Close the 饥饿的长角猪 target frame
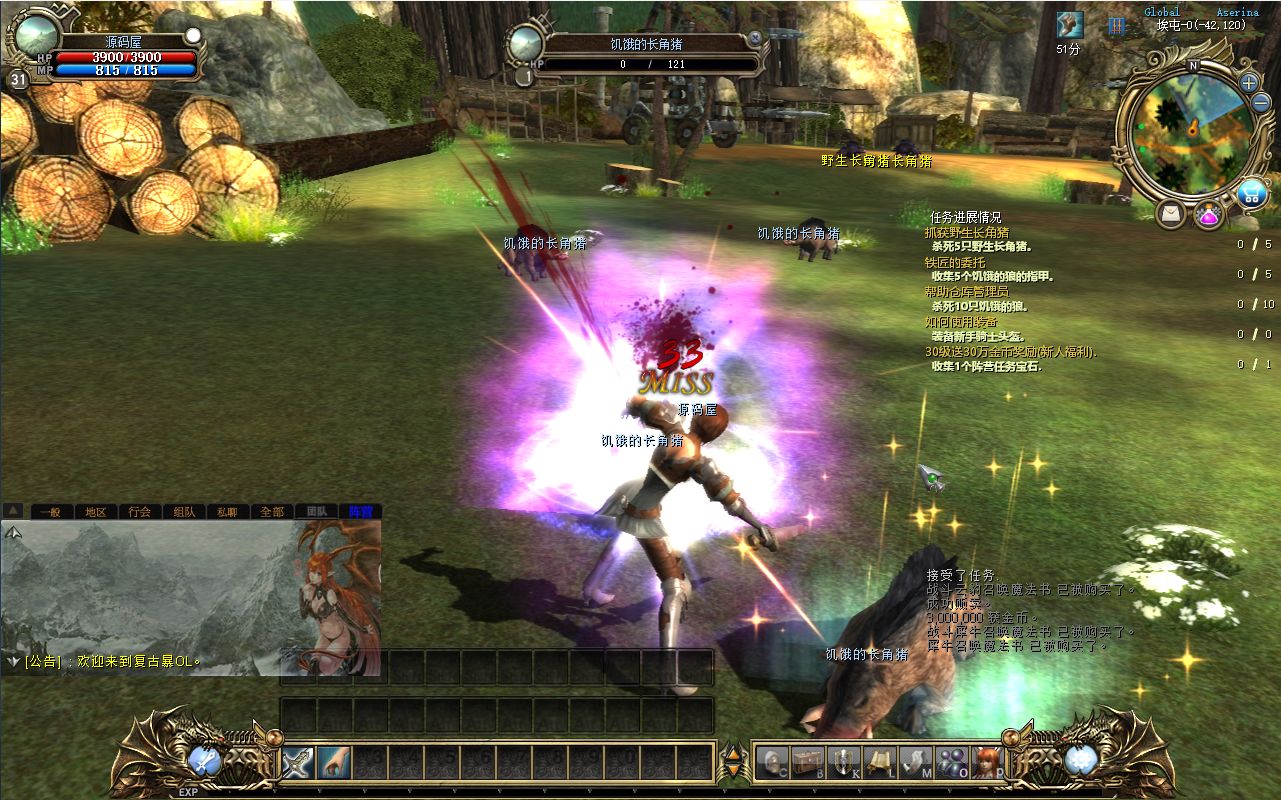Viewport: 1281px width, 800px height. point(755,37)
